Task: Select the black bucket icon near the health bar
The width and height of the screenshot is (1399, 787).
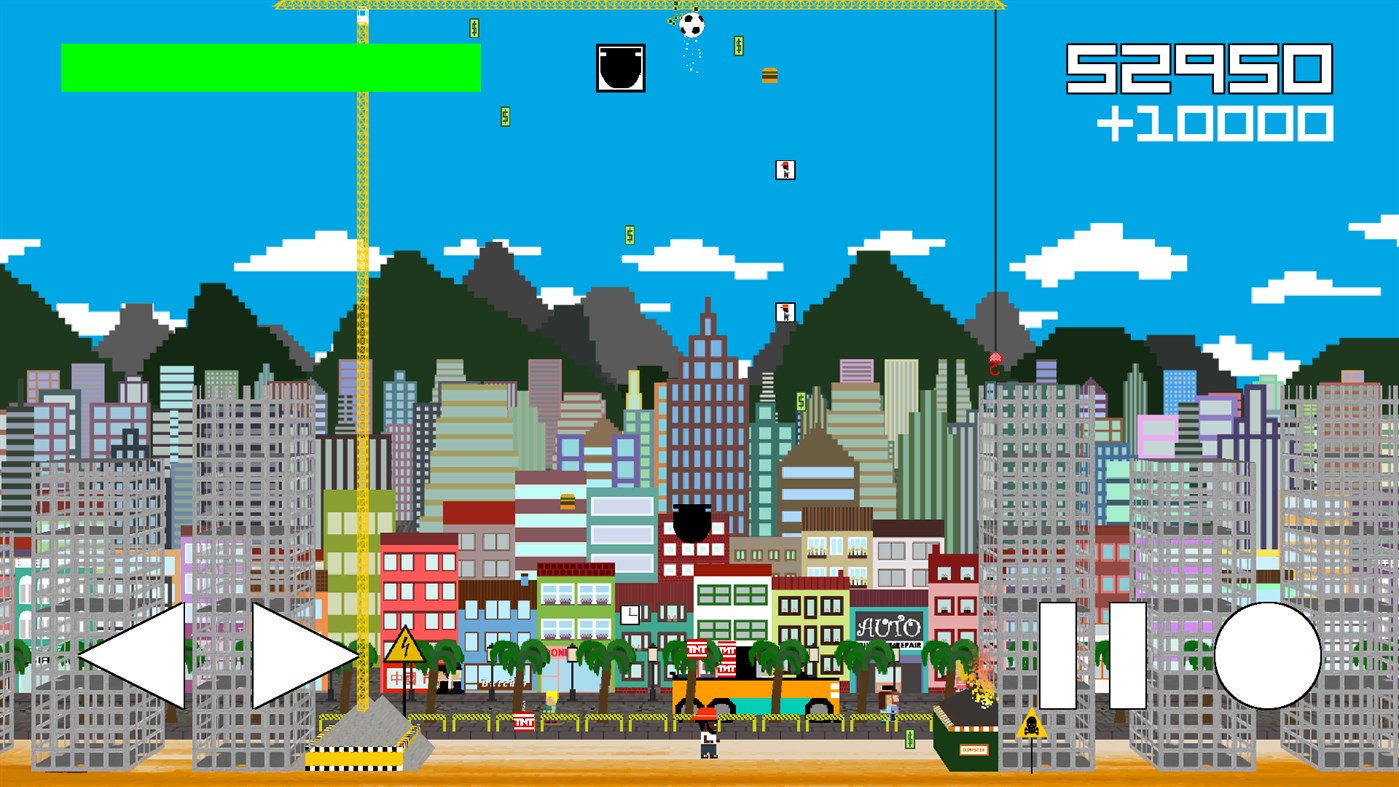Action: 621,66
